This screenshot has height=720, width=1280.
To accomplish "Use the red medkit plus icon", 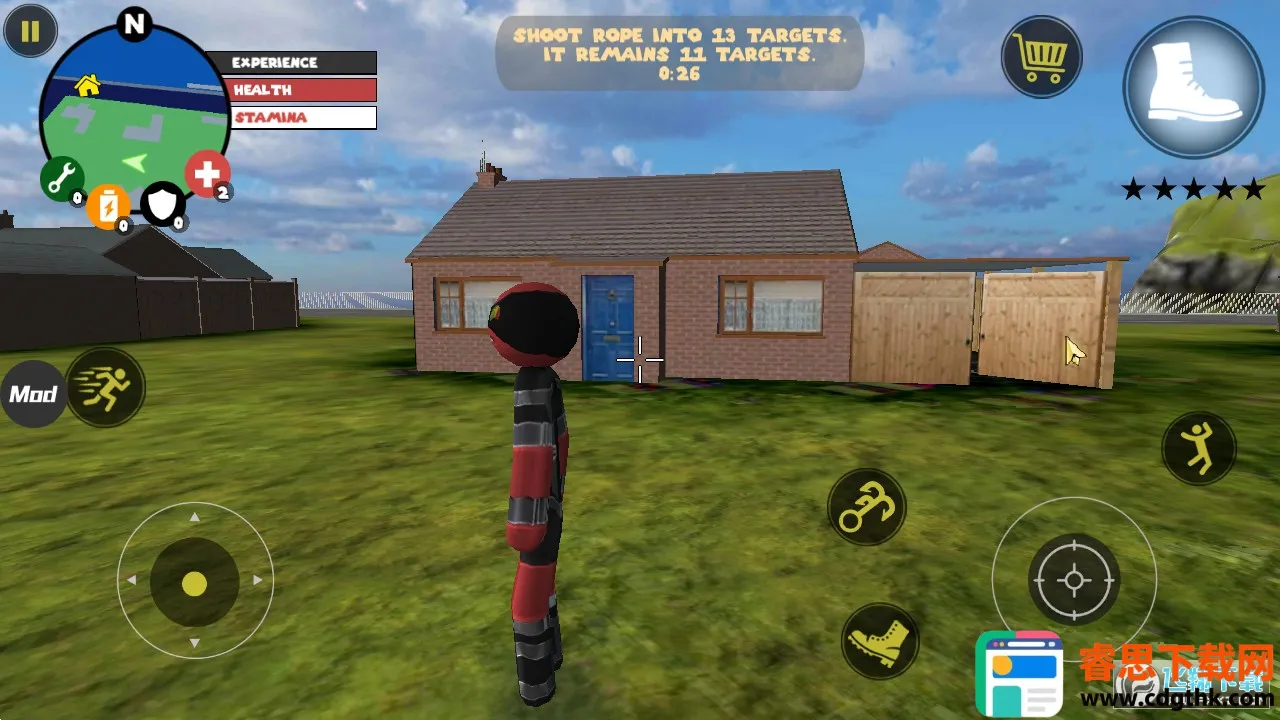I will [x=207, y=174].
